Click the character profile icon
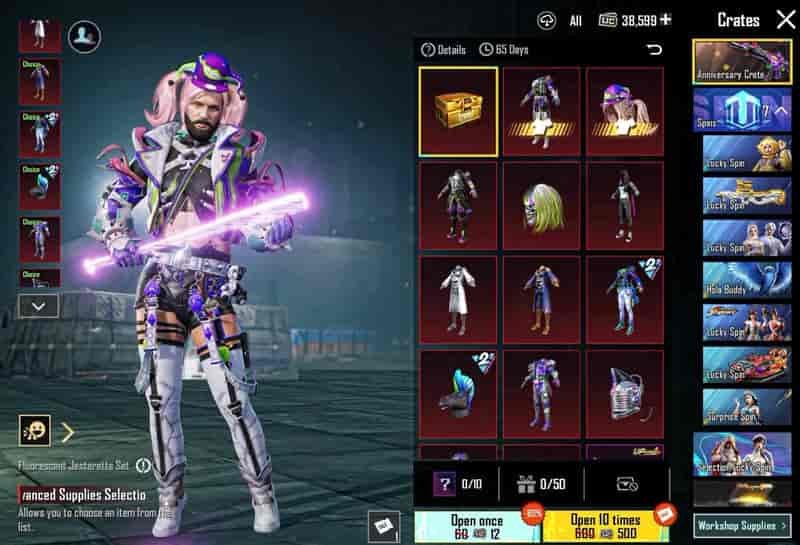 coord(84,37)
